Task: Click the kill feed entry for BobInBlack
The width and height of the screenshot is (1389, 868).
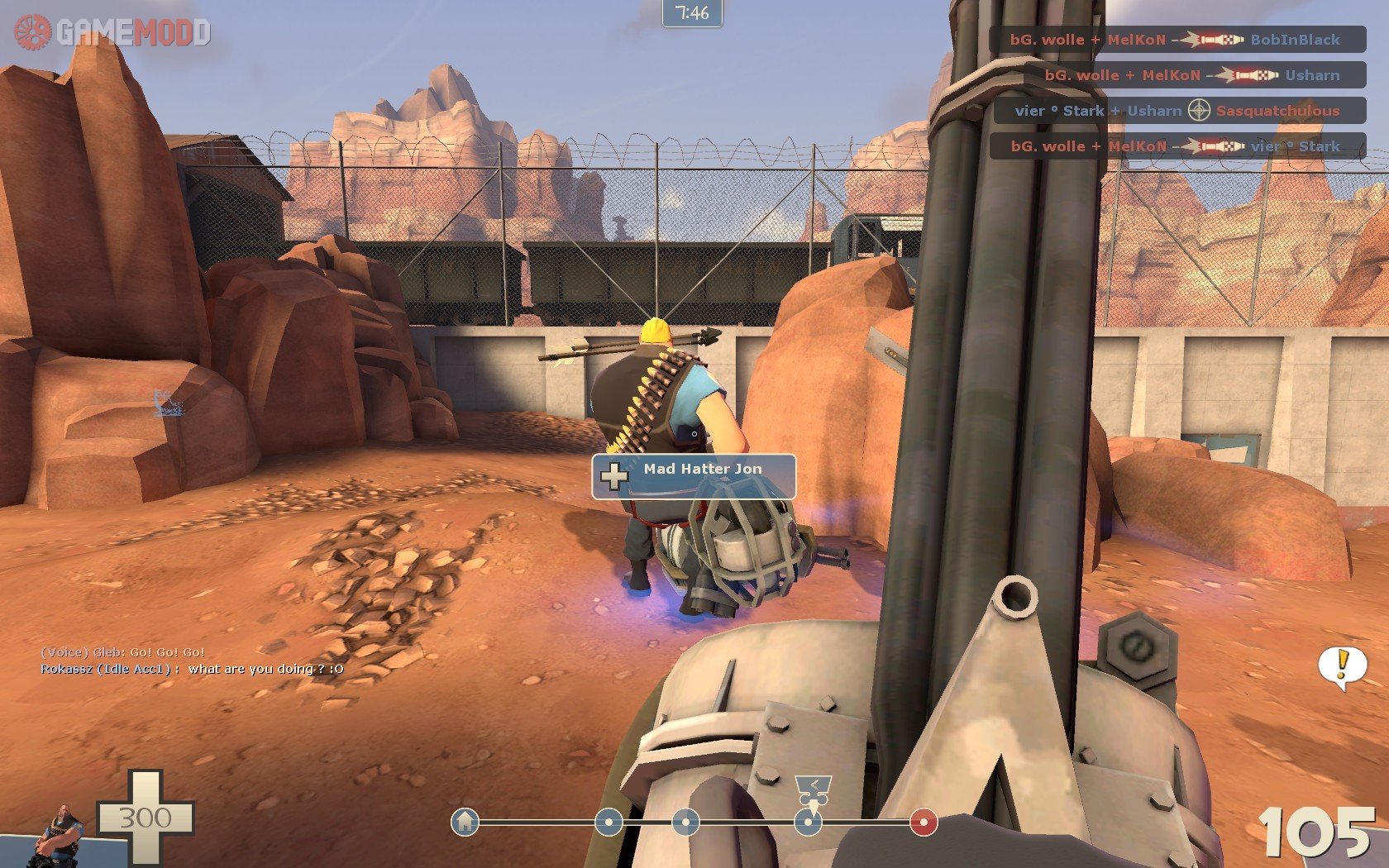Action: tap(1178, 40)
